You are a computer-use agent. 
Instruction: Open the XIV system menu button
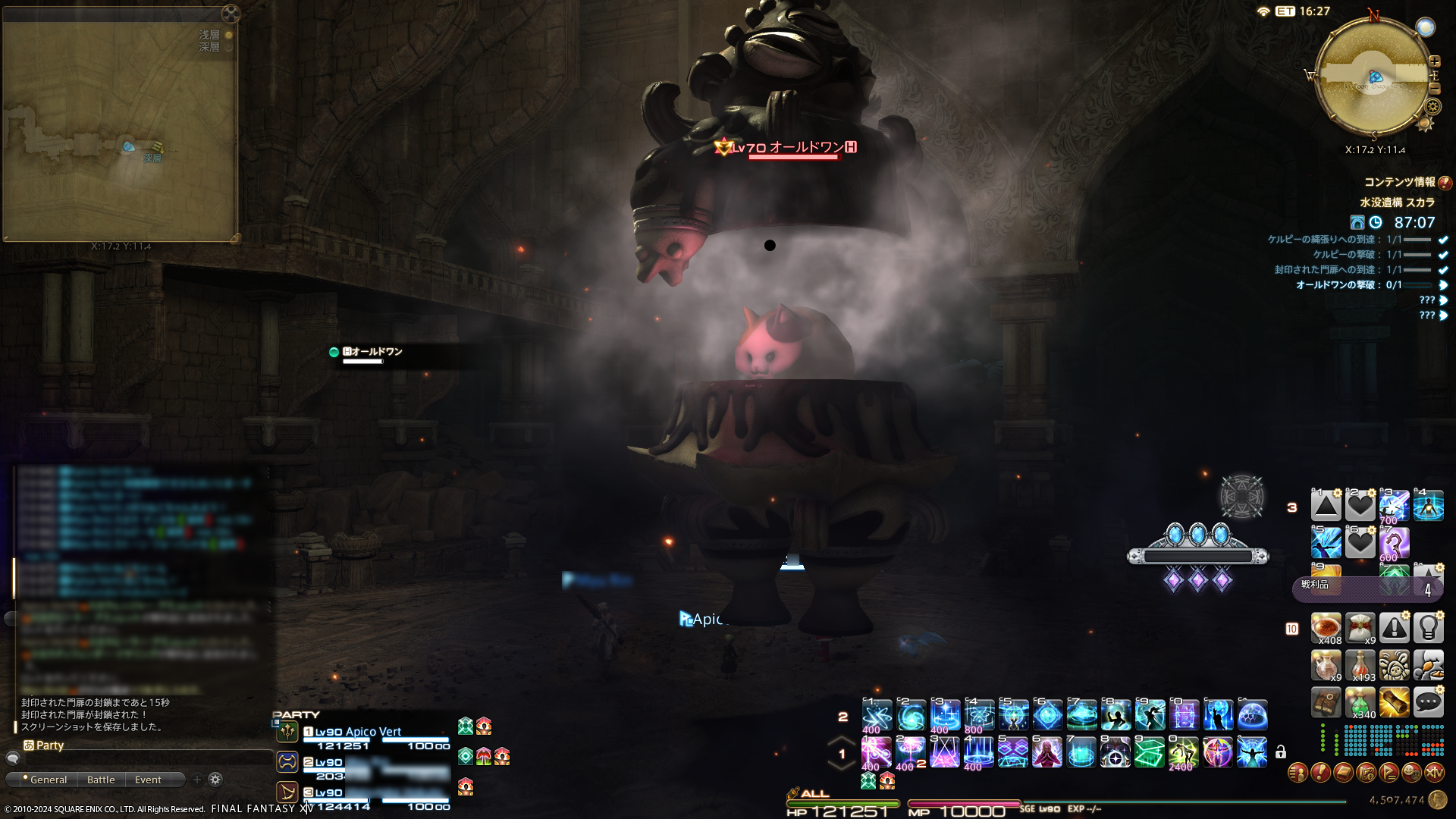point(1434,773)
